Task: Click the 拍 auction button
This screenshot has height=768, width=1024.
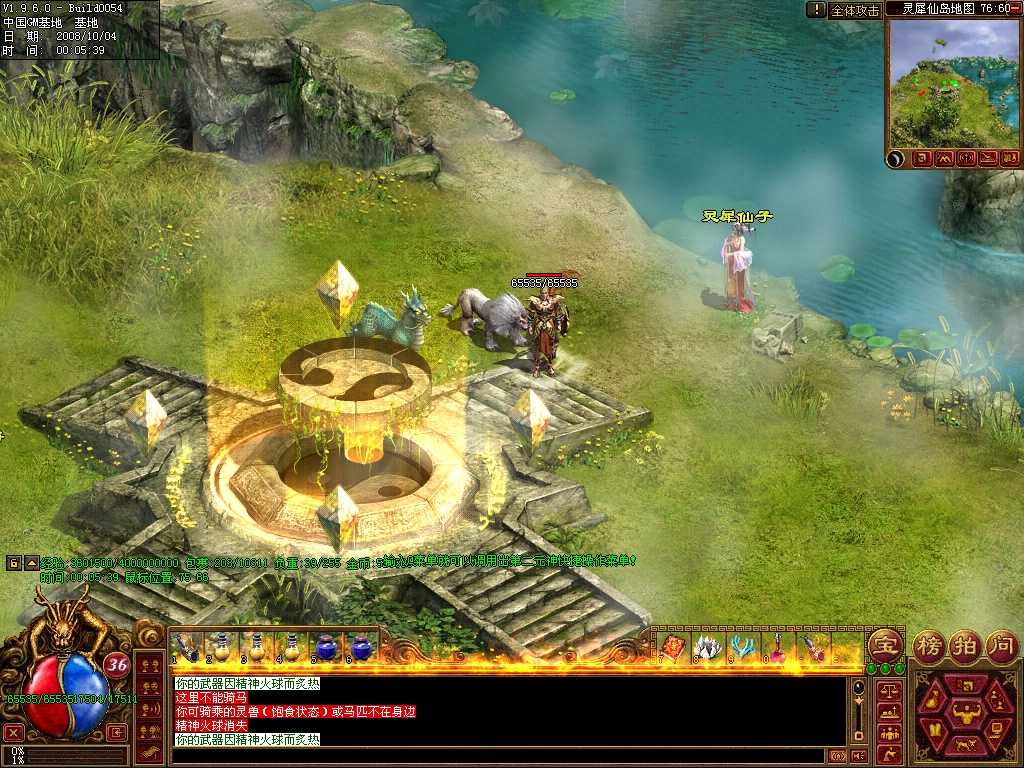Action: [x=965, y=645]
